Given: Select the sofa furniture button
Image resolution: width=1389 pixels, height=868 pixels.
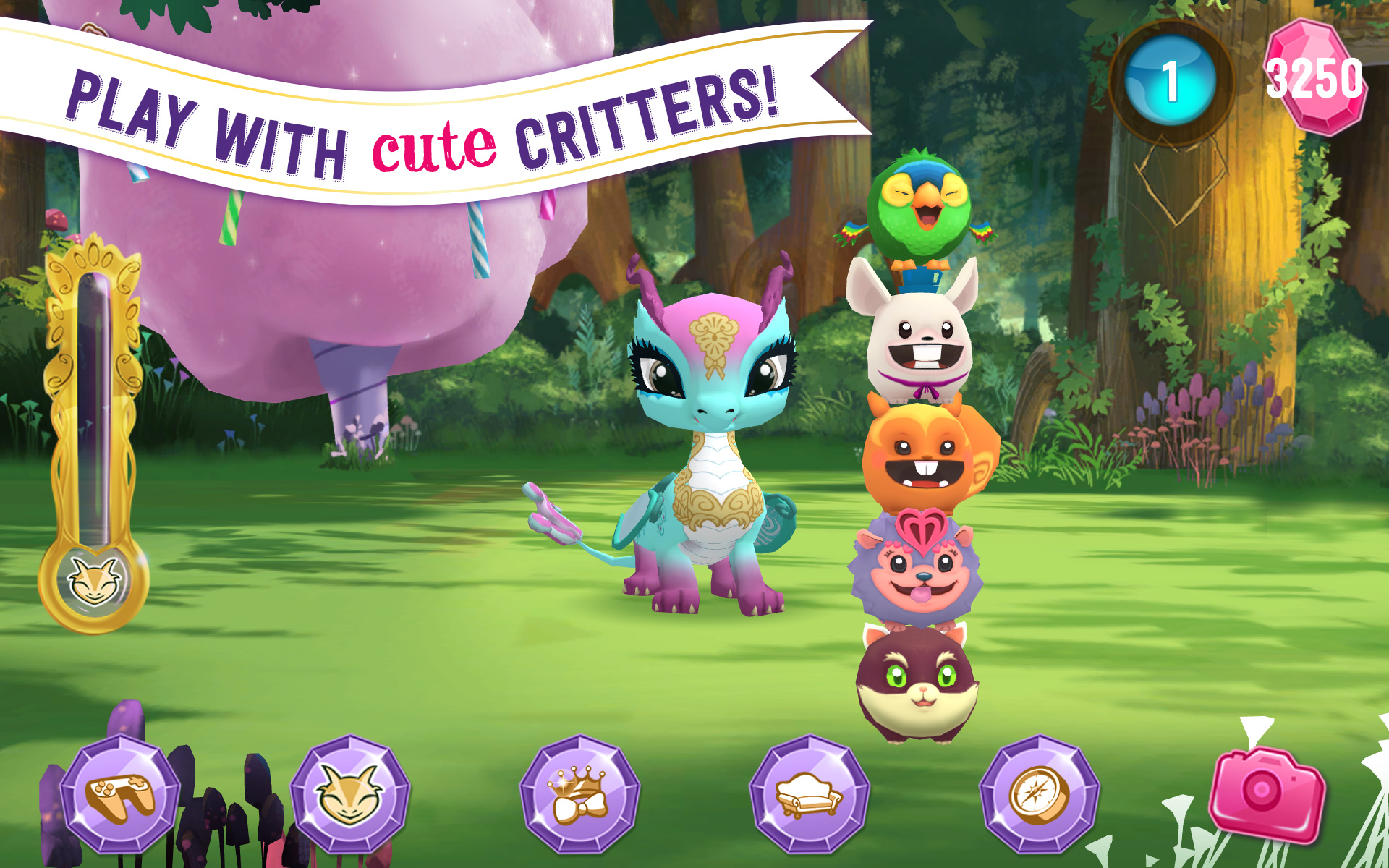Looking at the screenshot, I should 810,794.
